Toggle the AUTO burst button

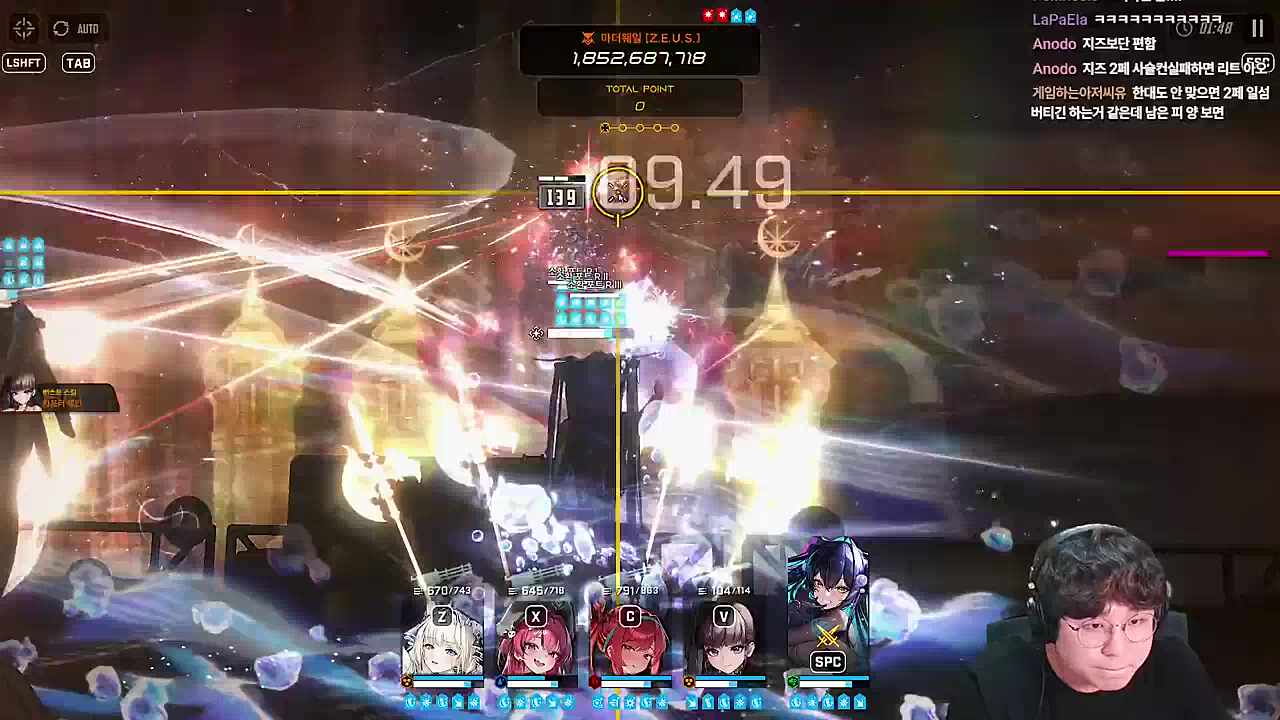pos(75,29)
